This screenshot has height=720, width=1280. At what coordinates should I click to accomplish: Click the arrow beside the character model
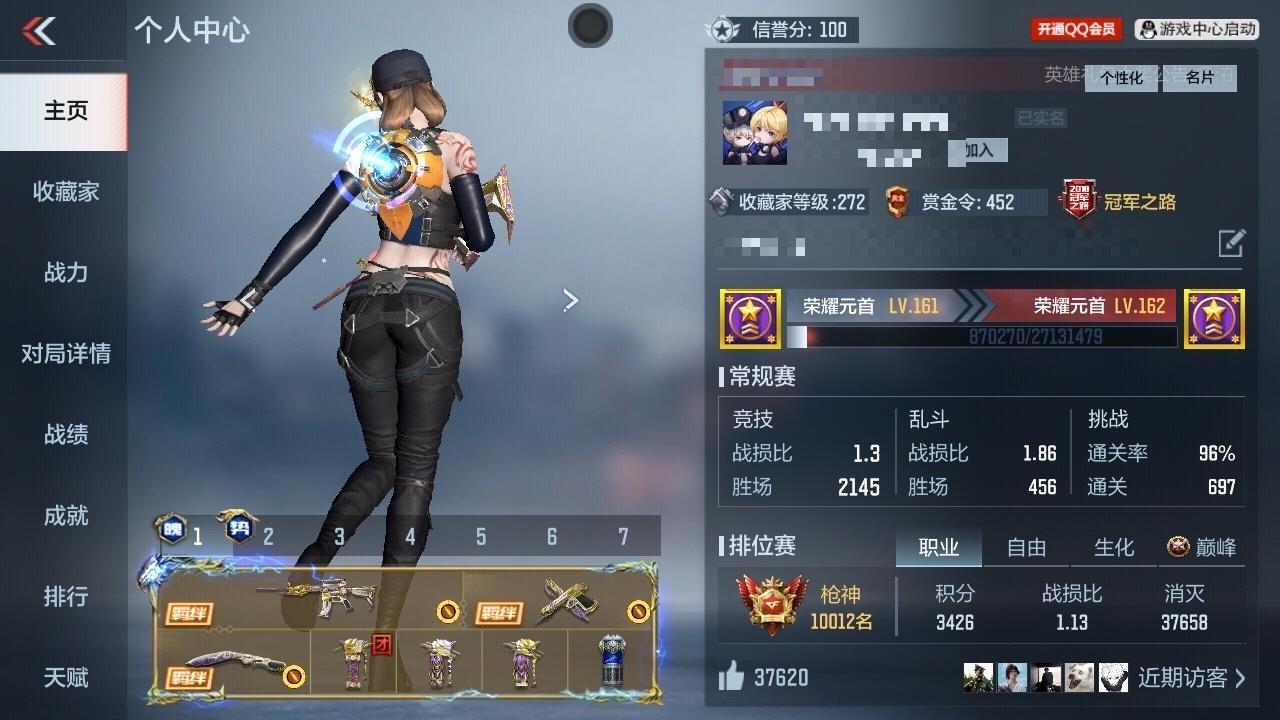[x=570, y=300]
